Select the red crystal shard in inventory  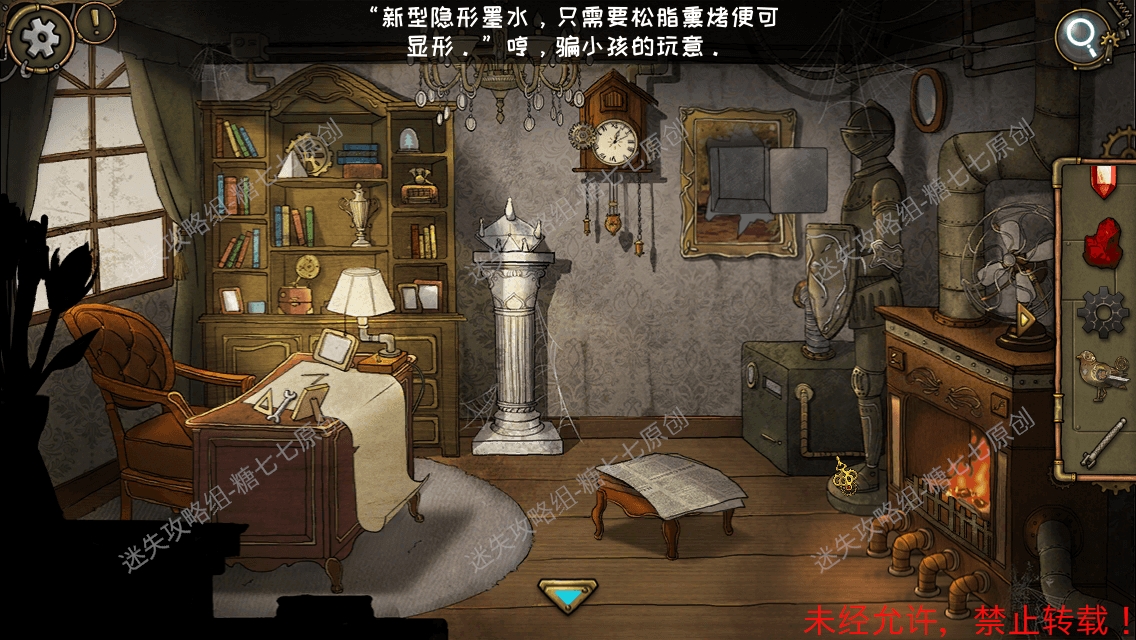(x=1102, y=180)
